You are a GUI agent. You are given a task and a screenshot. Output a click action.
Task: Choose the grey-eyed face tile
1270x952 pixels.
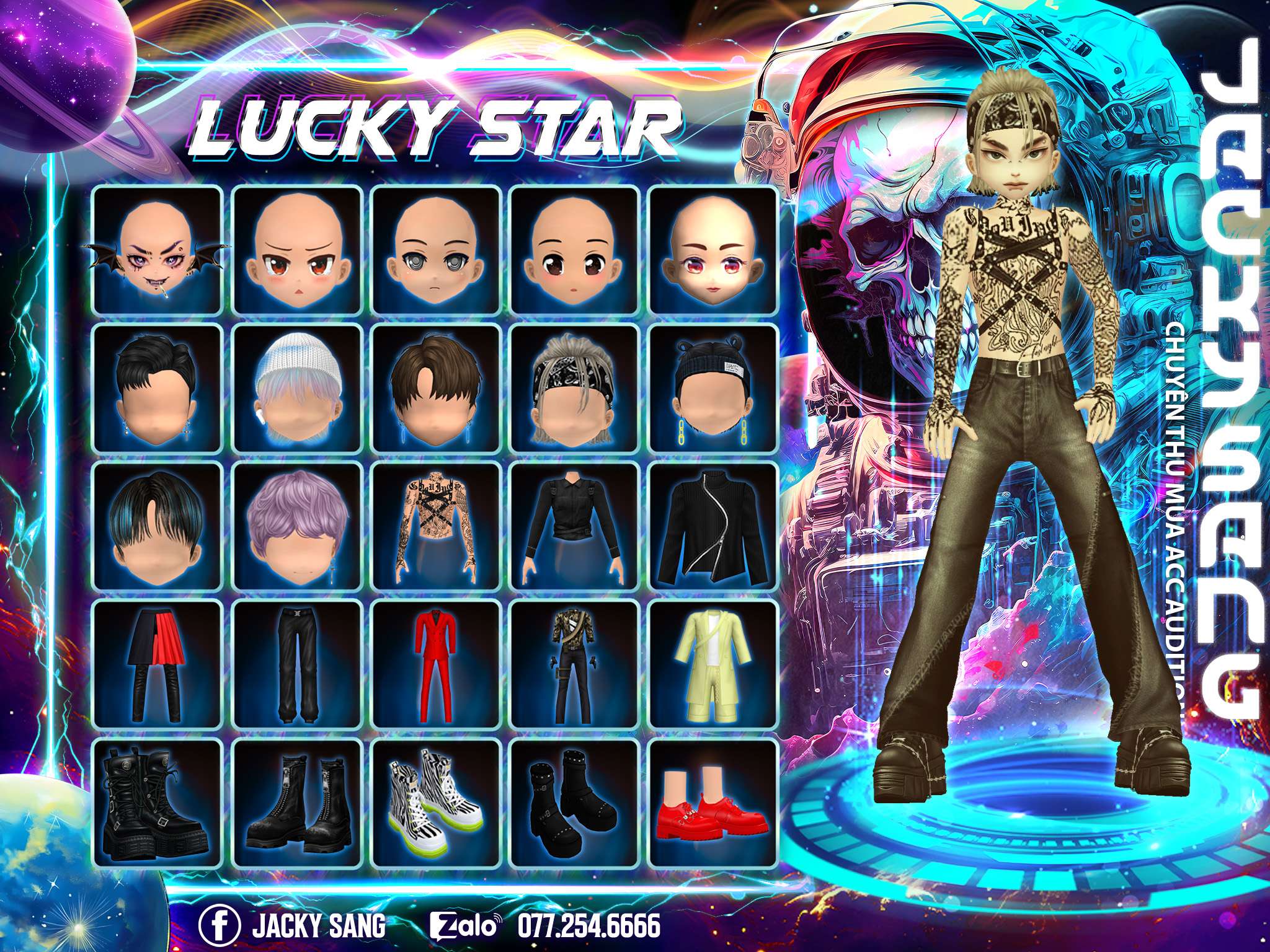click(x=435, y=250)
